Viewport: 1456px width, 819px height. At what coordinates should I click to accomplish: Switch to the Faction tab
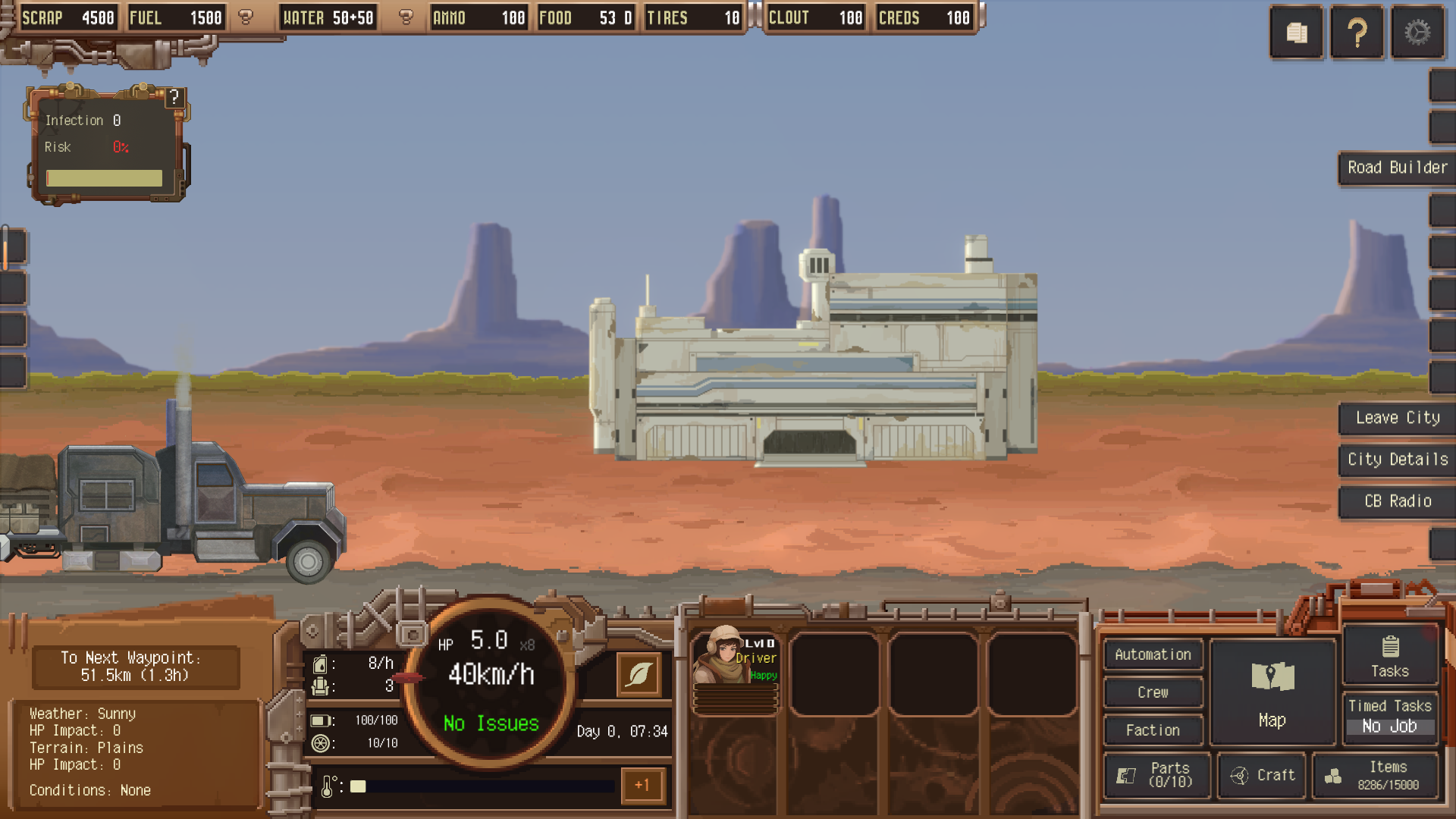(1153, 730)
